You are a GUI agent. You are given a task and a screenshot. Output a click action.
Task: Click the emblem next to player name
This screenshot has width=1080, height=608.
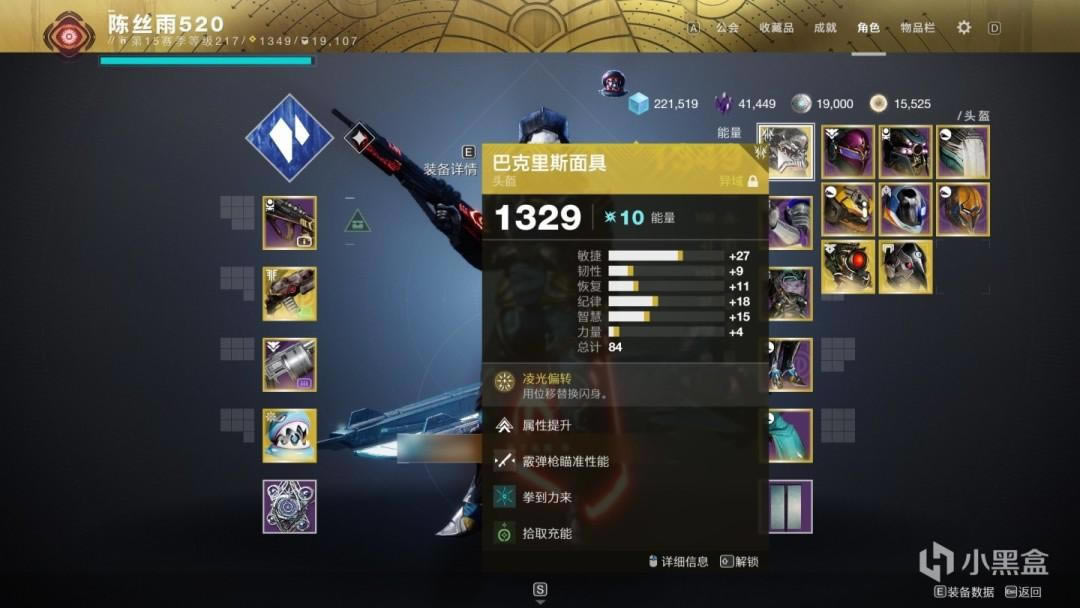click(x=69, y=33)
